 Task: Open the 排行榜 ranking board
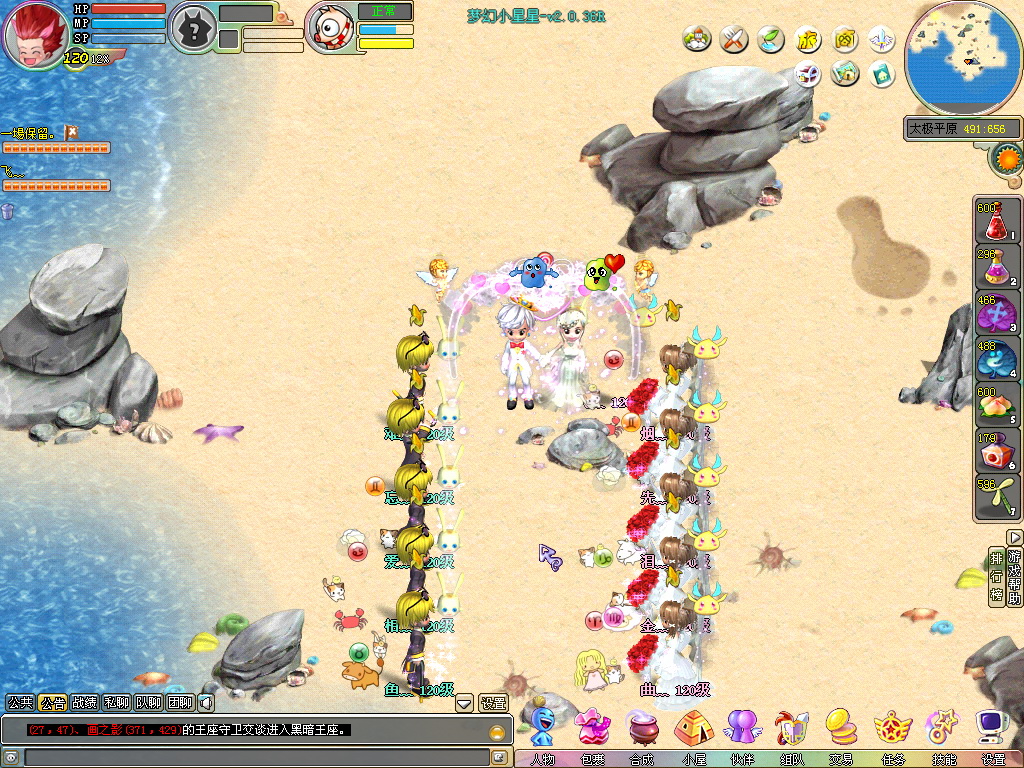(996, 576)
